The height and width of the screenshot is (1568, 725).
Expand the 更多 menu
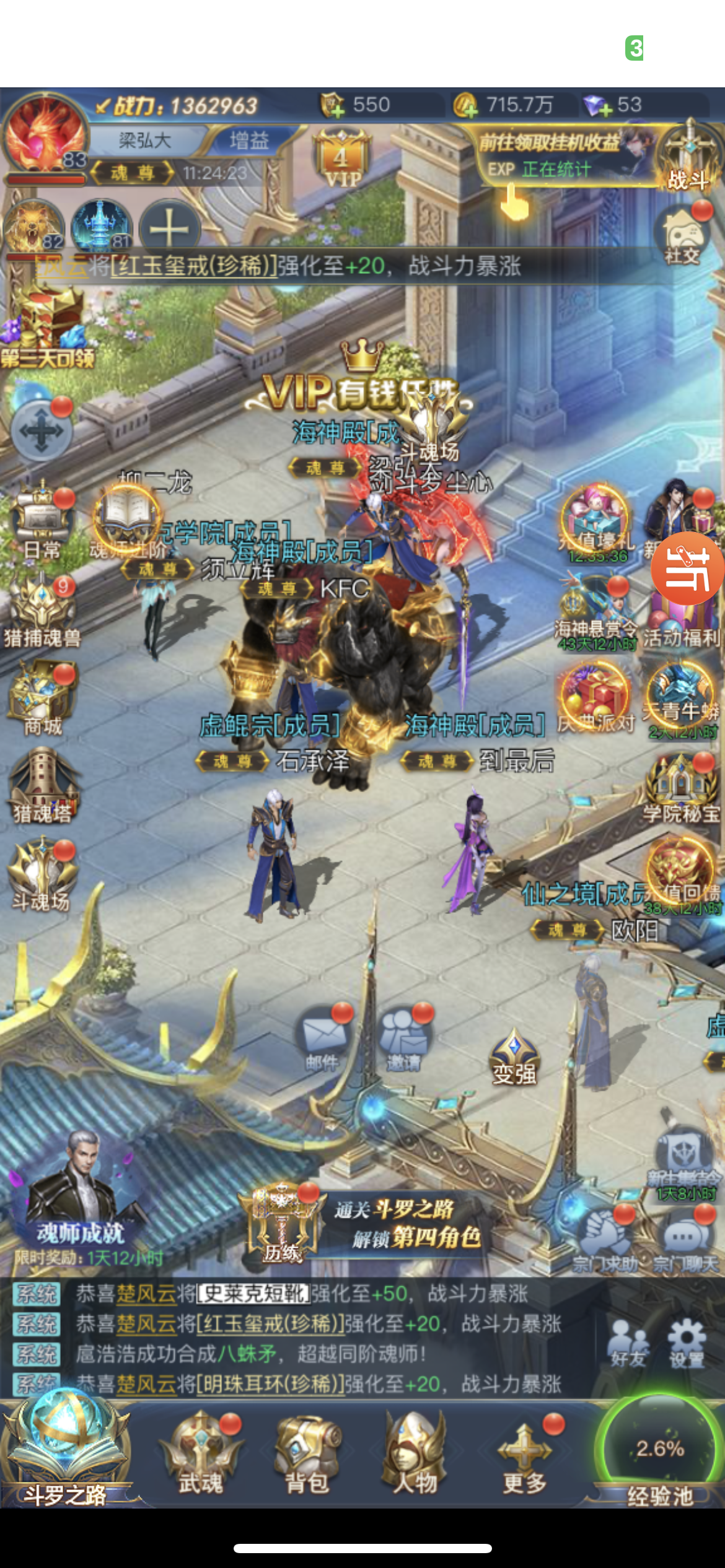(x=524, y=1453)
